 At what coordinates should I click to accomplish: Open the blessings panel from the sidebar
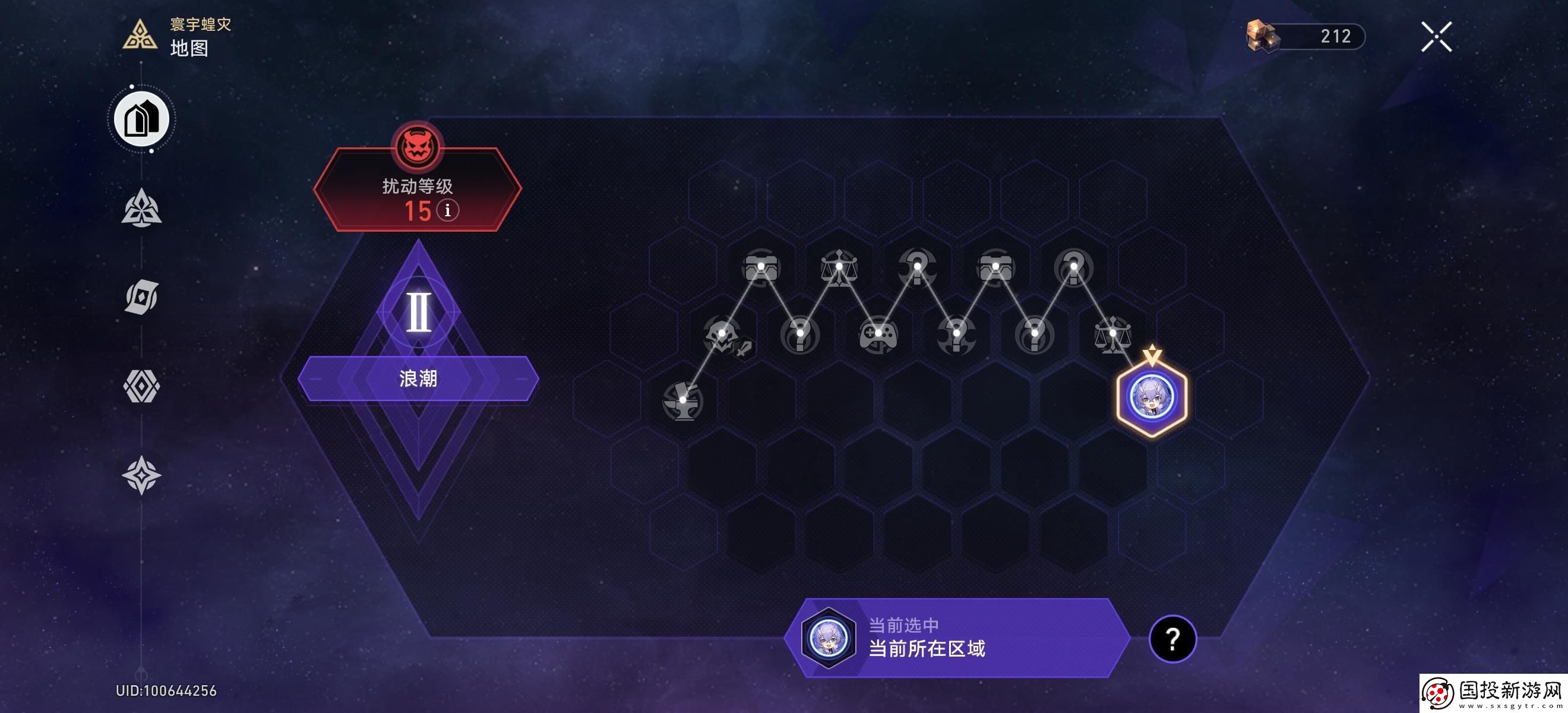141,207
